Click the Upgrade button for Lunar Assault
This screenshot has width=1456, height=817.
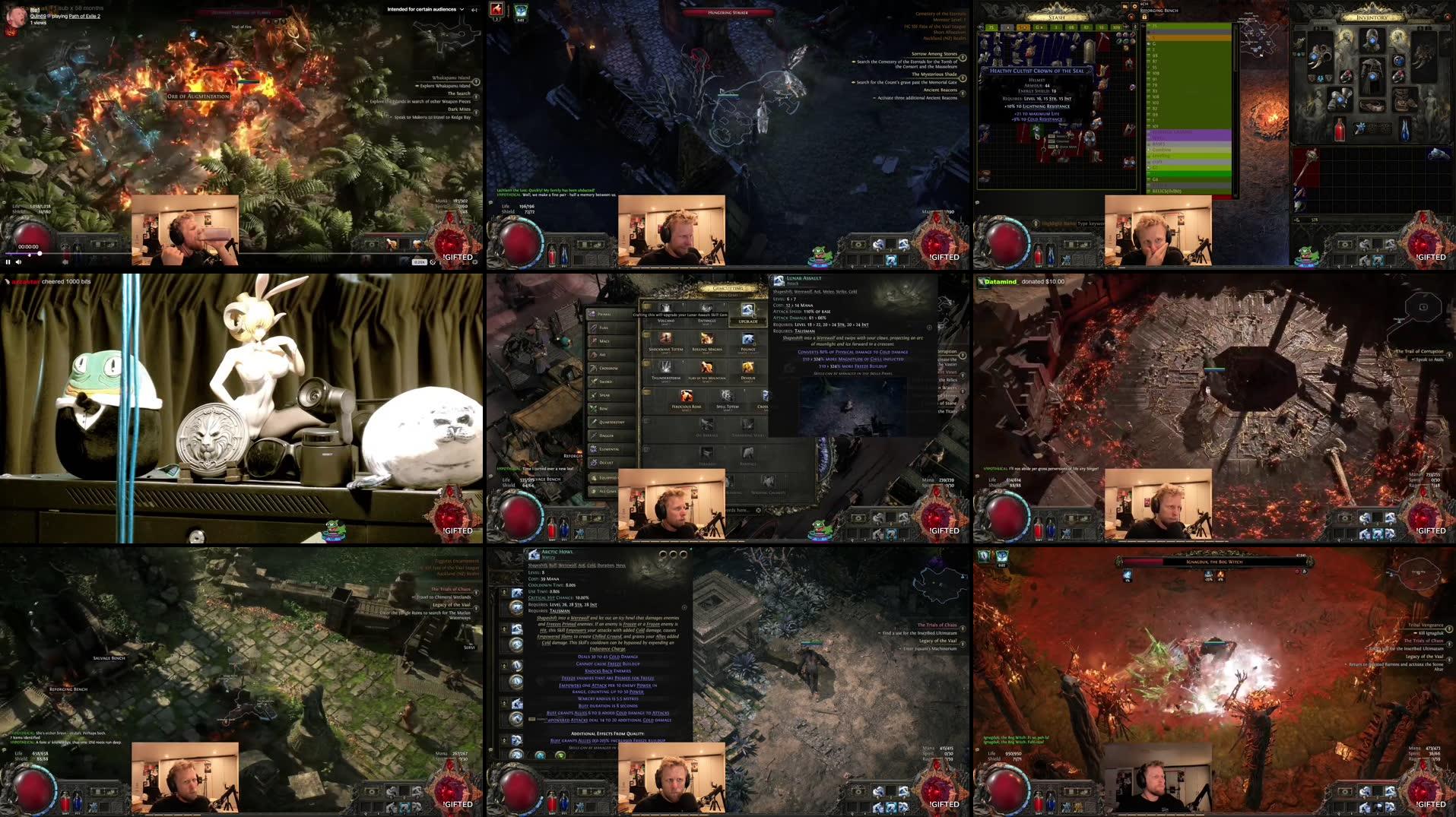748,321
